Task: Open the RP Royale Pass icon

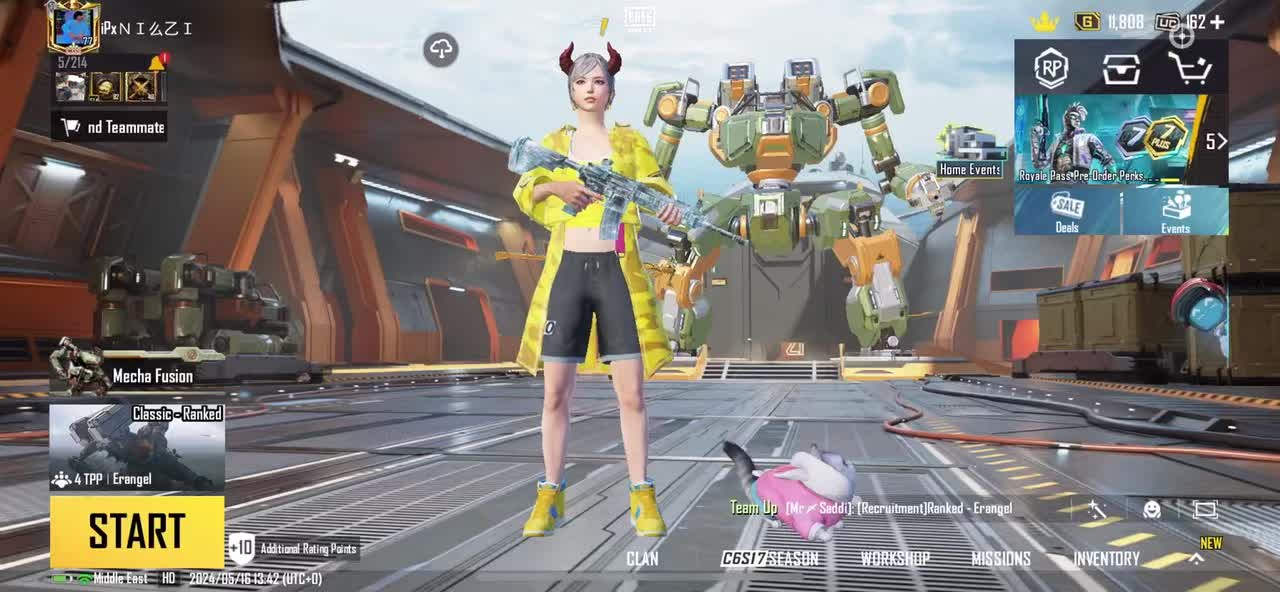Action: [x=1051, y=68]
